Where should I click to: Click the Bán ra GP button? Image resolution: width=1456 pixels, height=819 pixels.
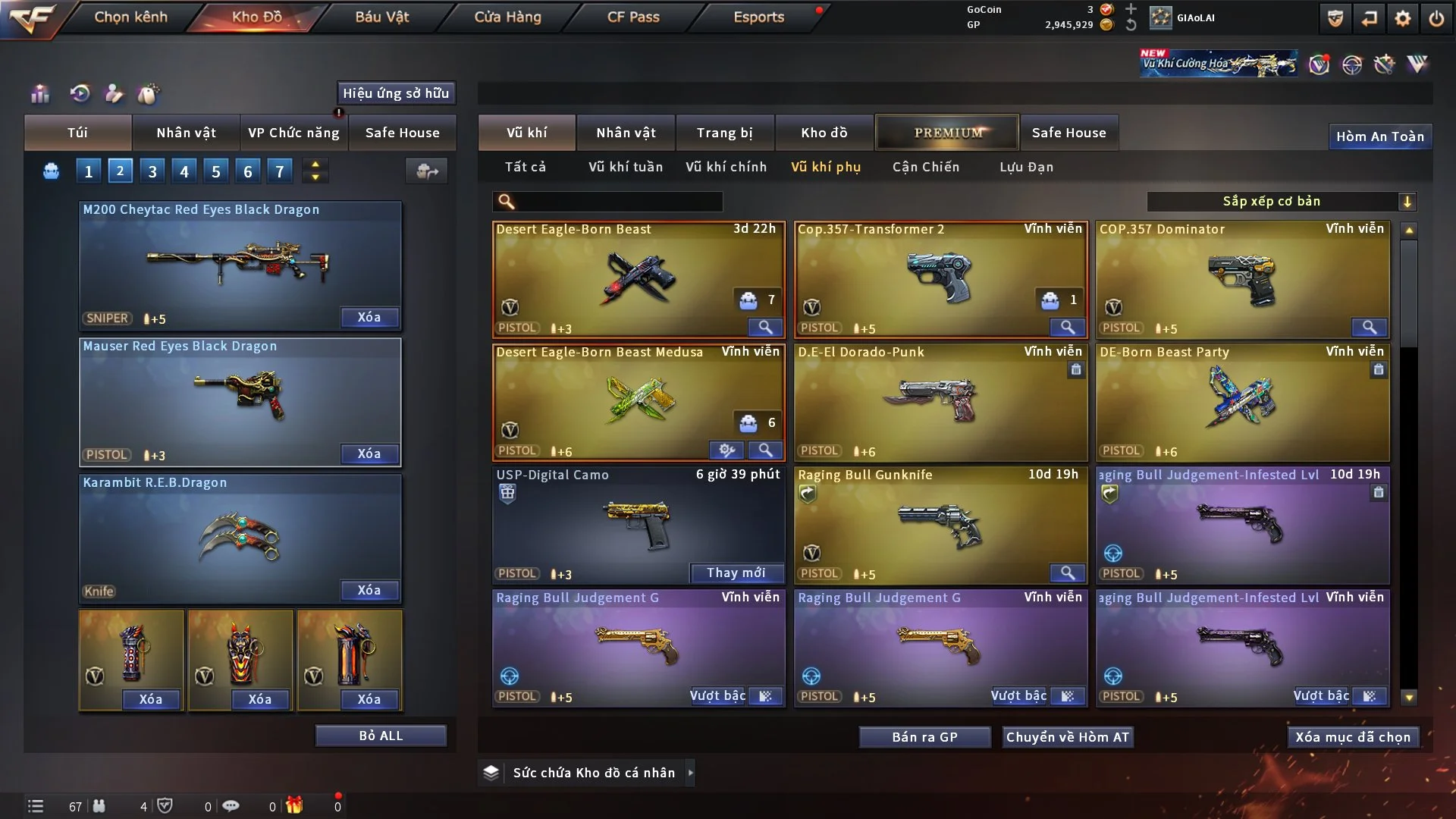point(924,737)
